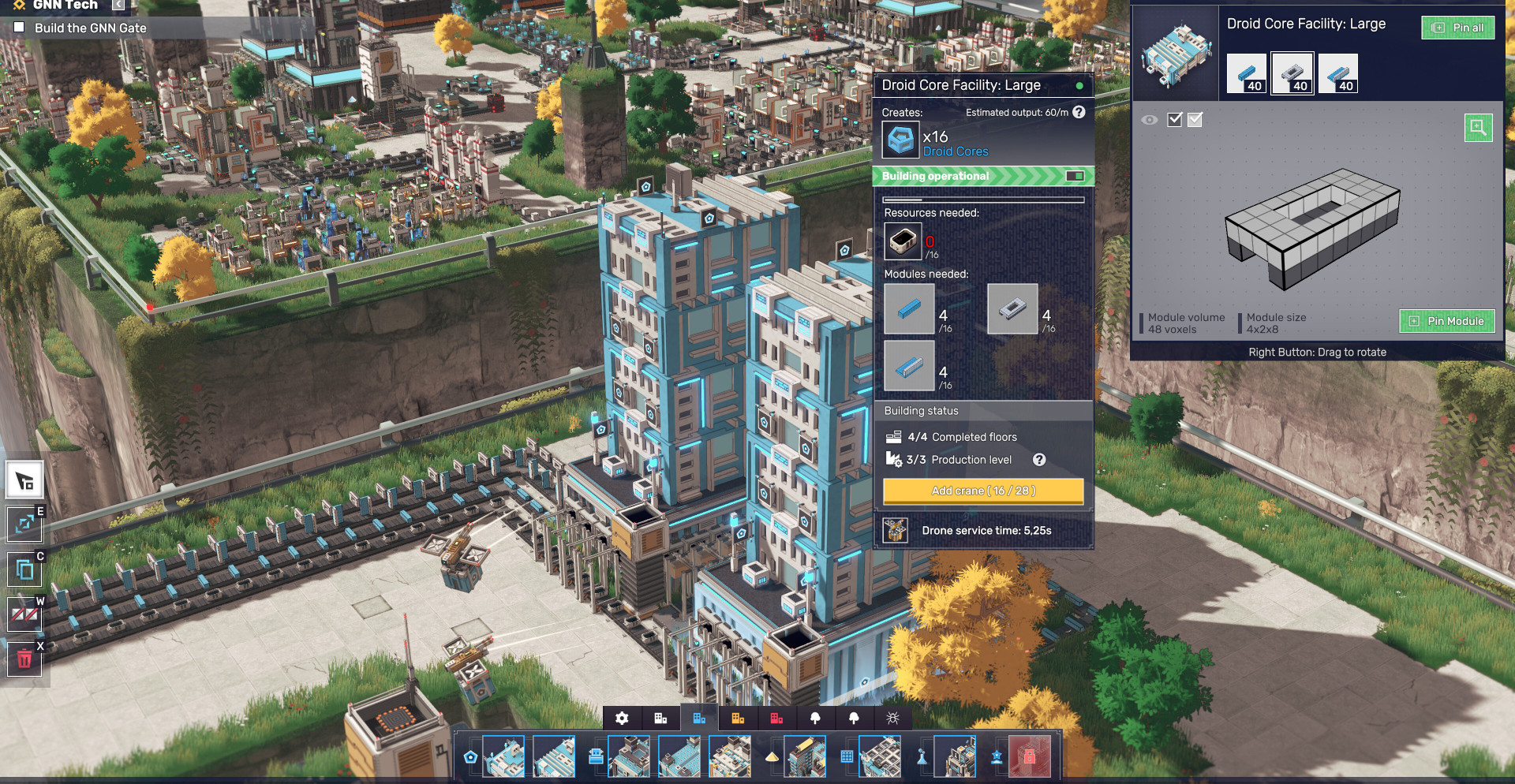Choose the red trash delete tool
This screenshot has height=784, width=1515.
tap(24, 659)
